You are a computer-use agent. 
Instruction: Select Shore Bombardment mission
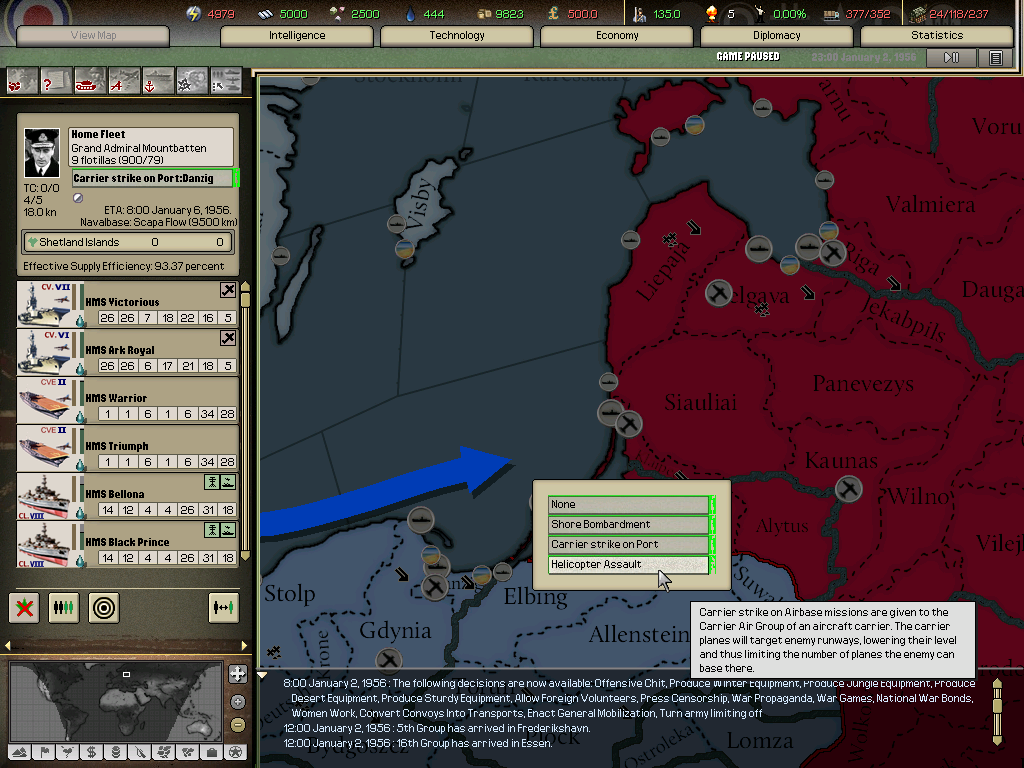pos(628,525)
